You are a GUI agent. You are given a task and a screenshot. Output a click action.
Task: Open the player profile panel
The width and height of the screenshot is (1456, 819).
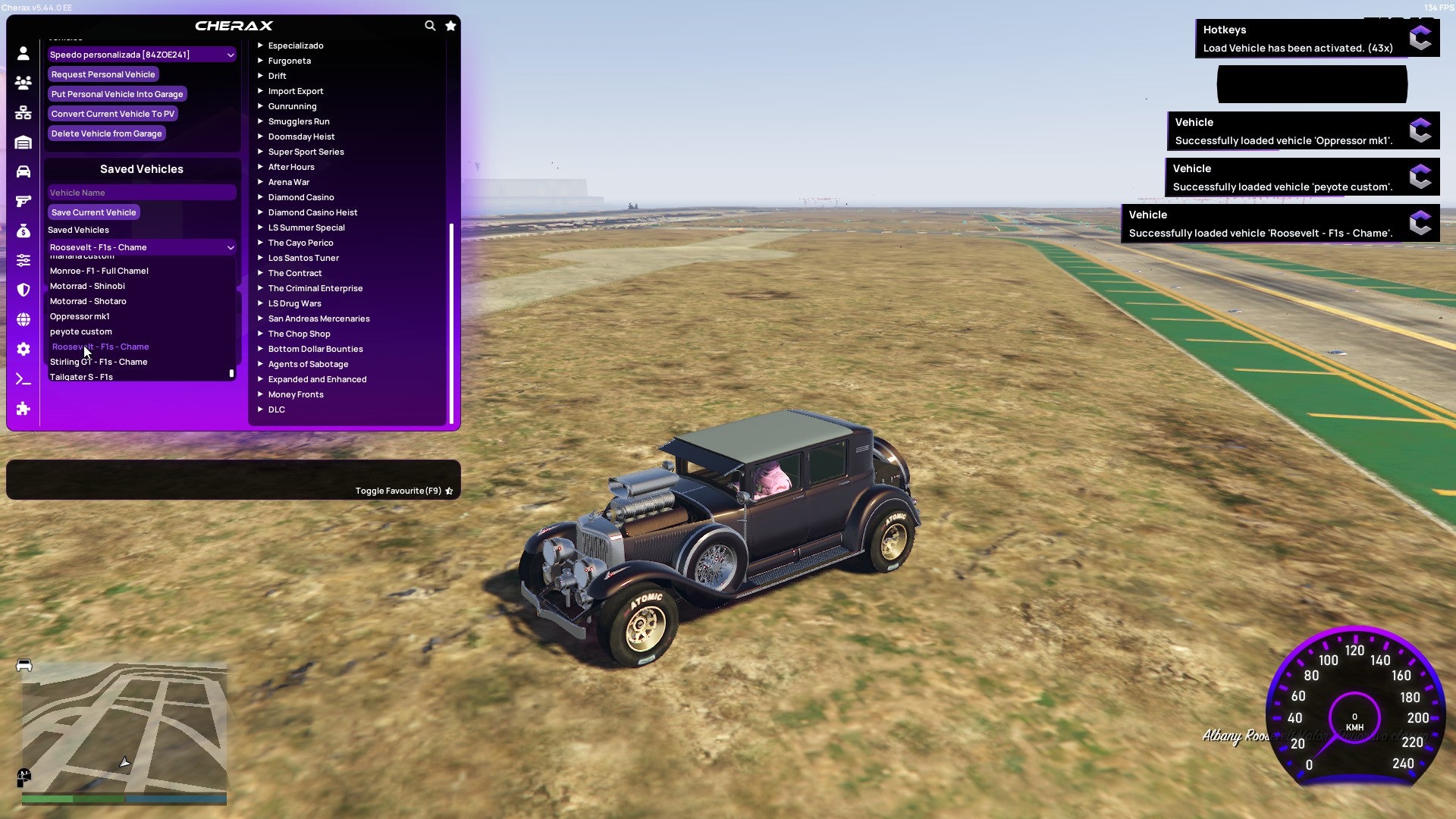(x=23, y=54)
